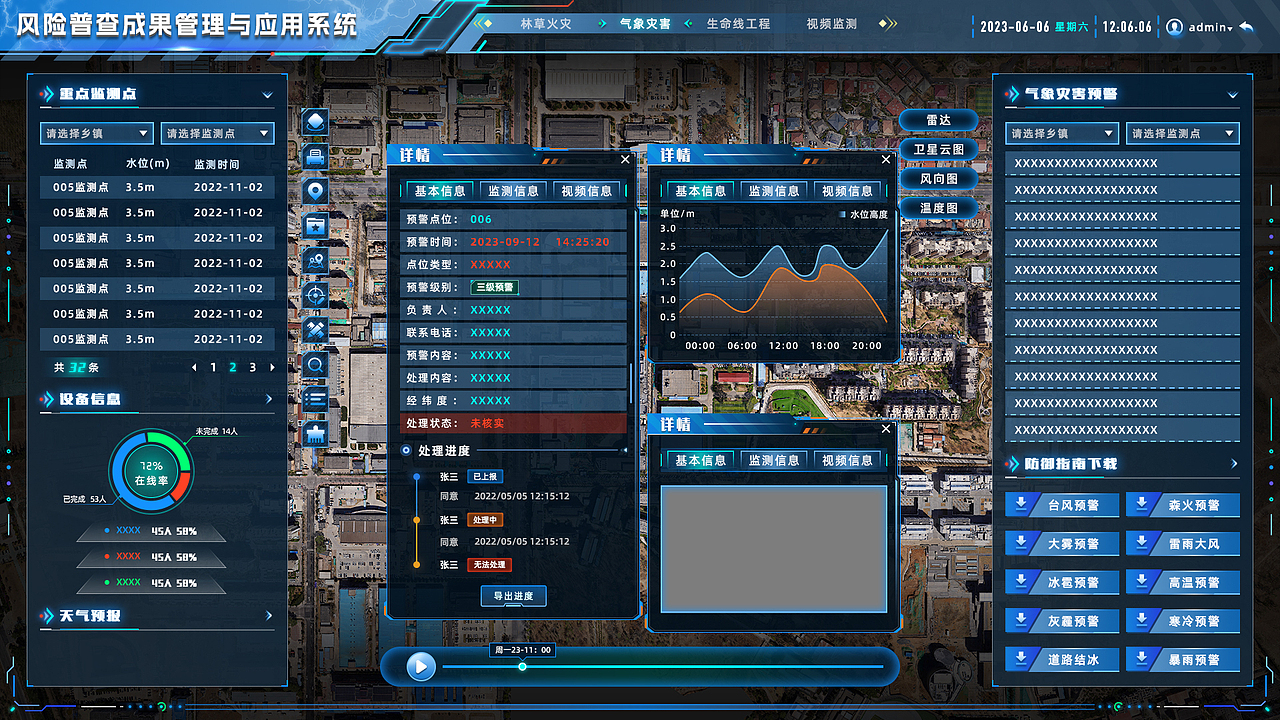Toggle the 温度图 map layer

[938, 208]
